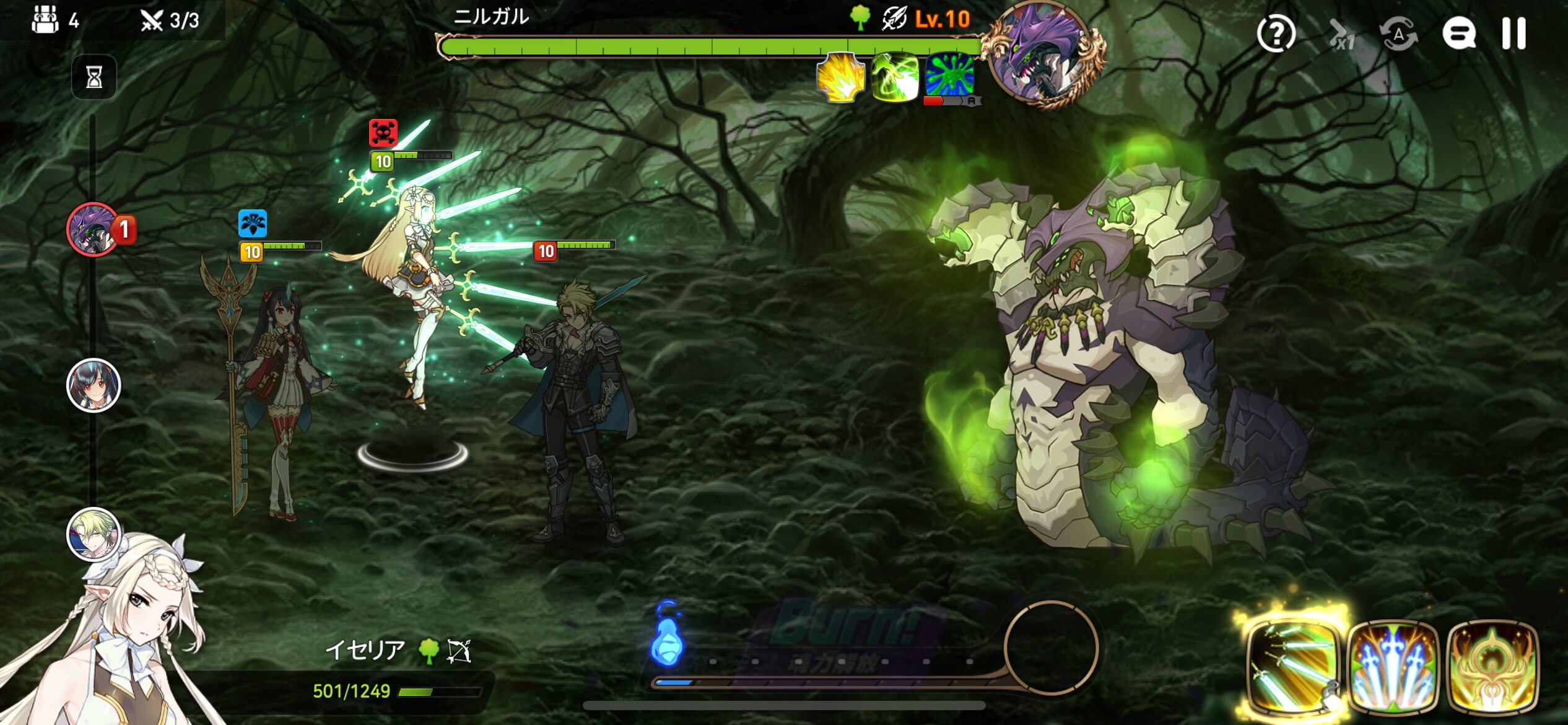The height and width of the screenshot is (725, 1568).
Task: Pause the battle
Action: (1513, 33)
